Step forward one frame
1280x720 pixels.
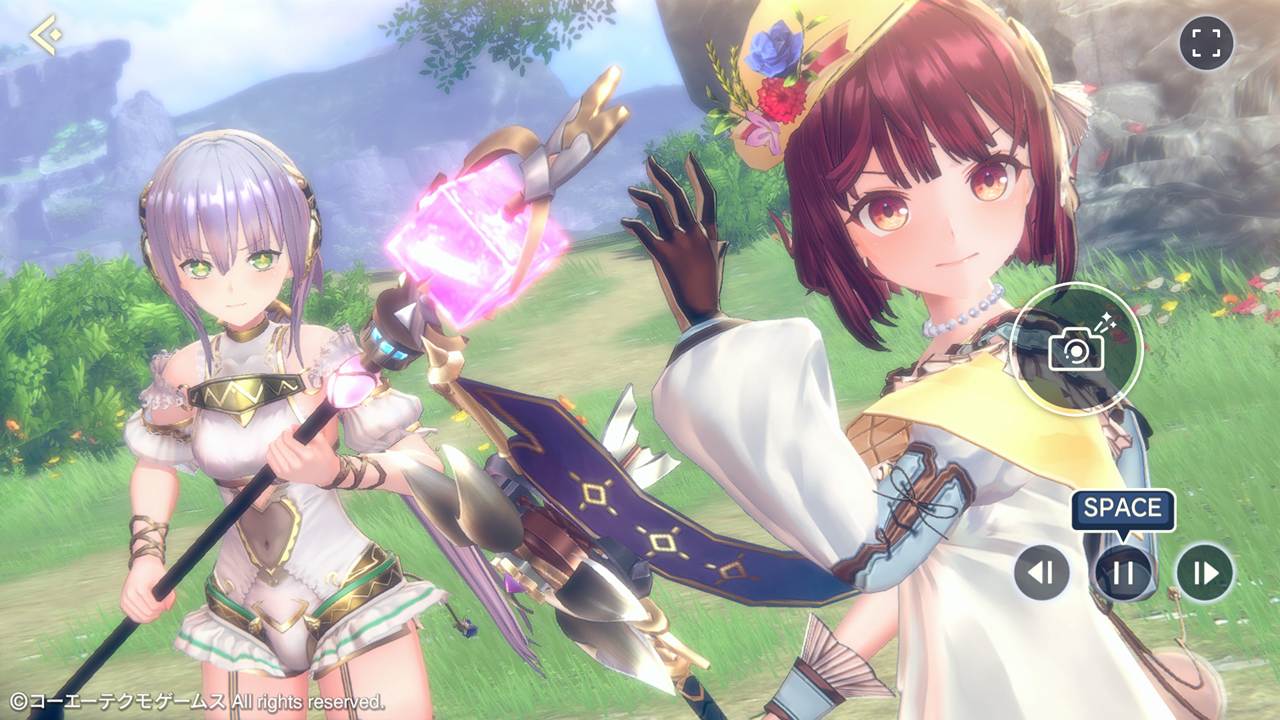coord(1204,572)
